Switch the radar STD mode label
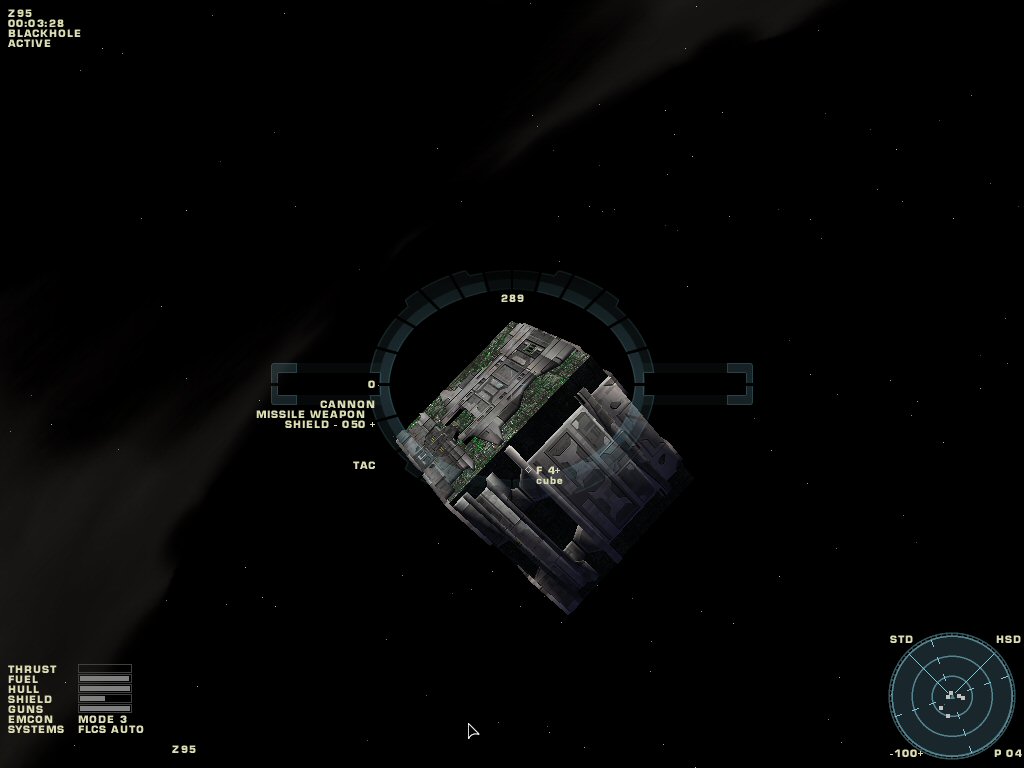Viewport: 1024px width, 768px height. tap(901, 639)
